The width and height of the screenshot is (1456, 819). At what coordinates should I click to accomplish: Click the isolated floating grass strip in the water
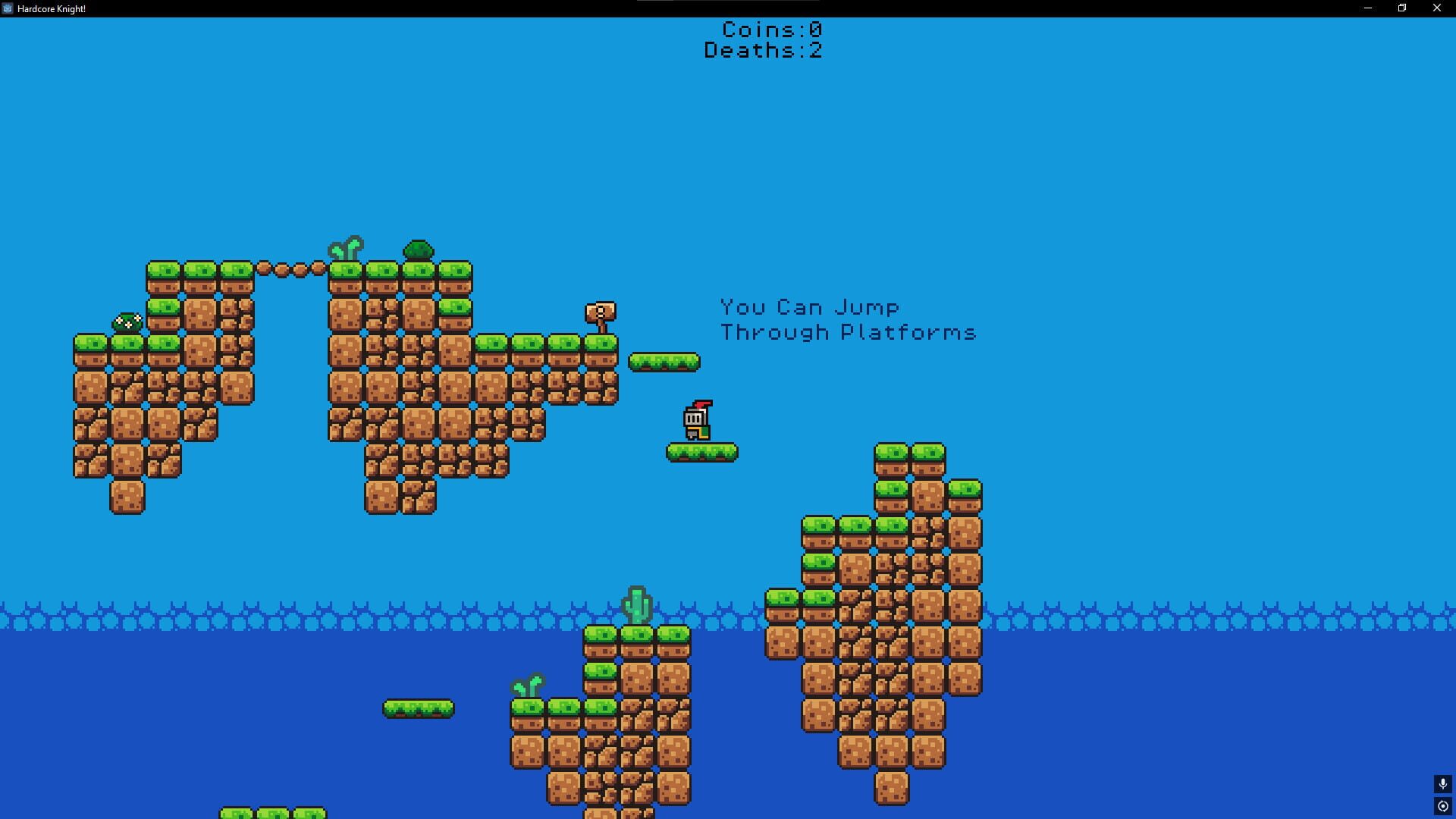point(418,708)
